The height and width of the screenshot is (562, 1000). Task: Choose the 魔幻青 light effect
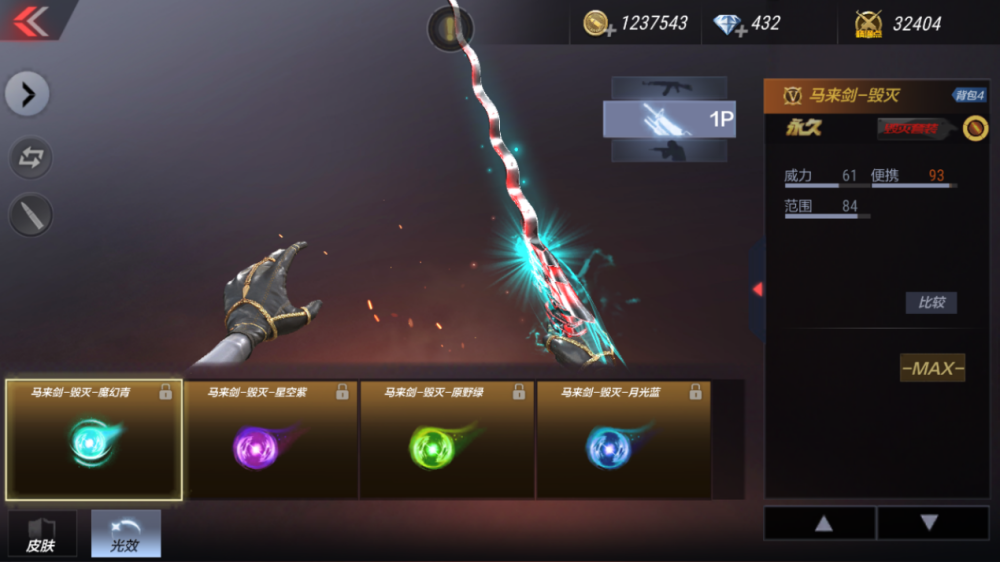point(94,440)
